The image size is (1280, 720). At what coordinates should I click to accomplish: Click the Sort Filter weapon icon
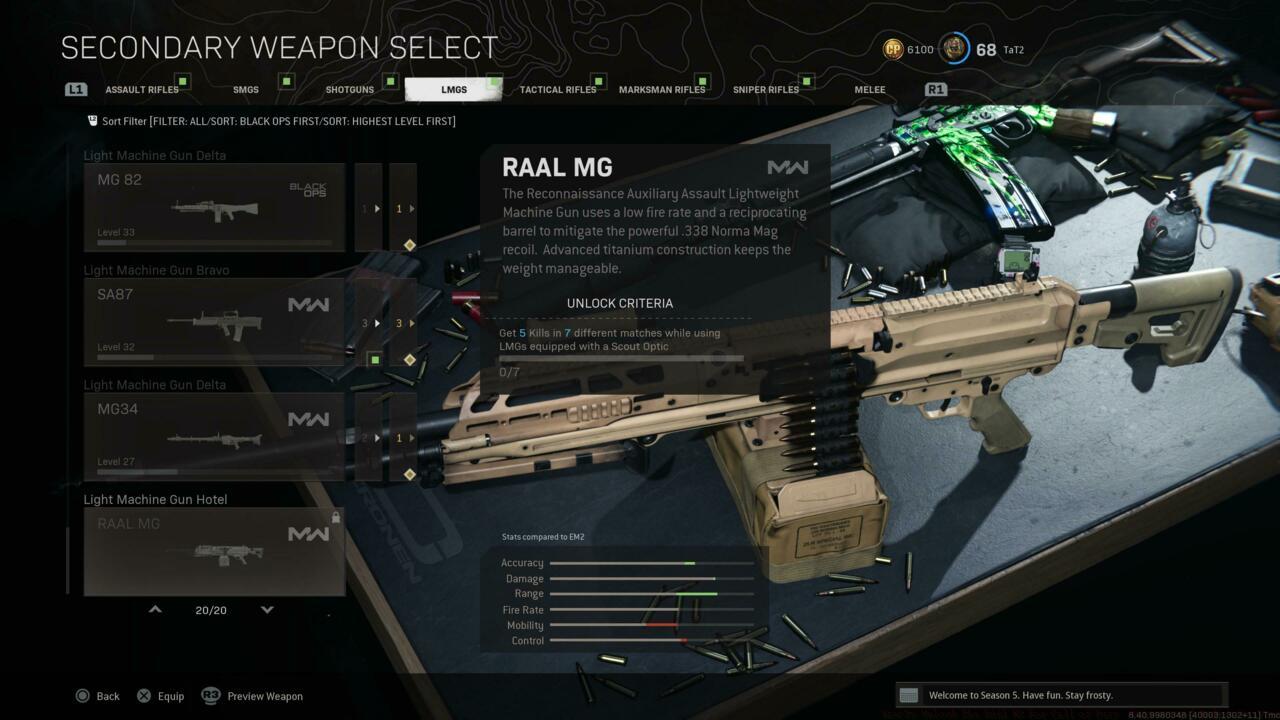point(92,120)
